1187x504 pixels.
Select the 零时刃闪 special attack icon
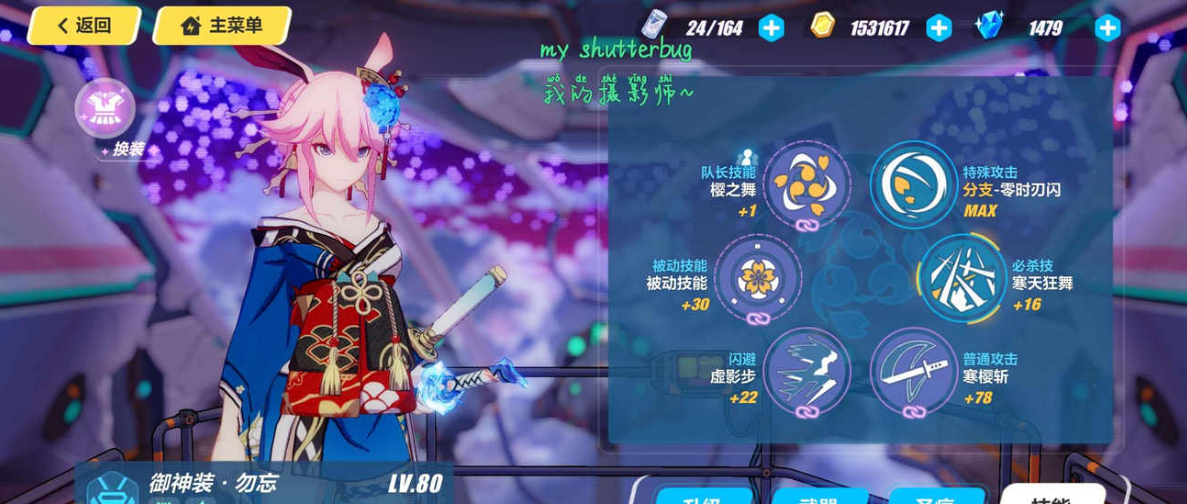[912, 184]
